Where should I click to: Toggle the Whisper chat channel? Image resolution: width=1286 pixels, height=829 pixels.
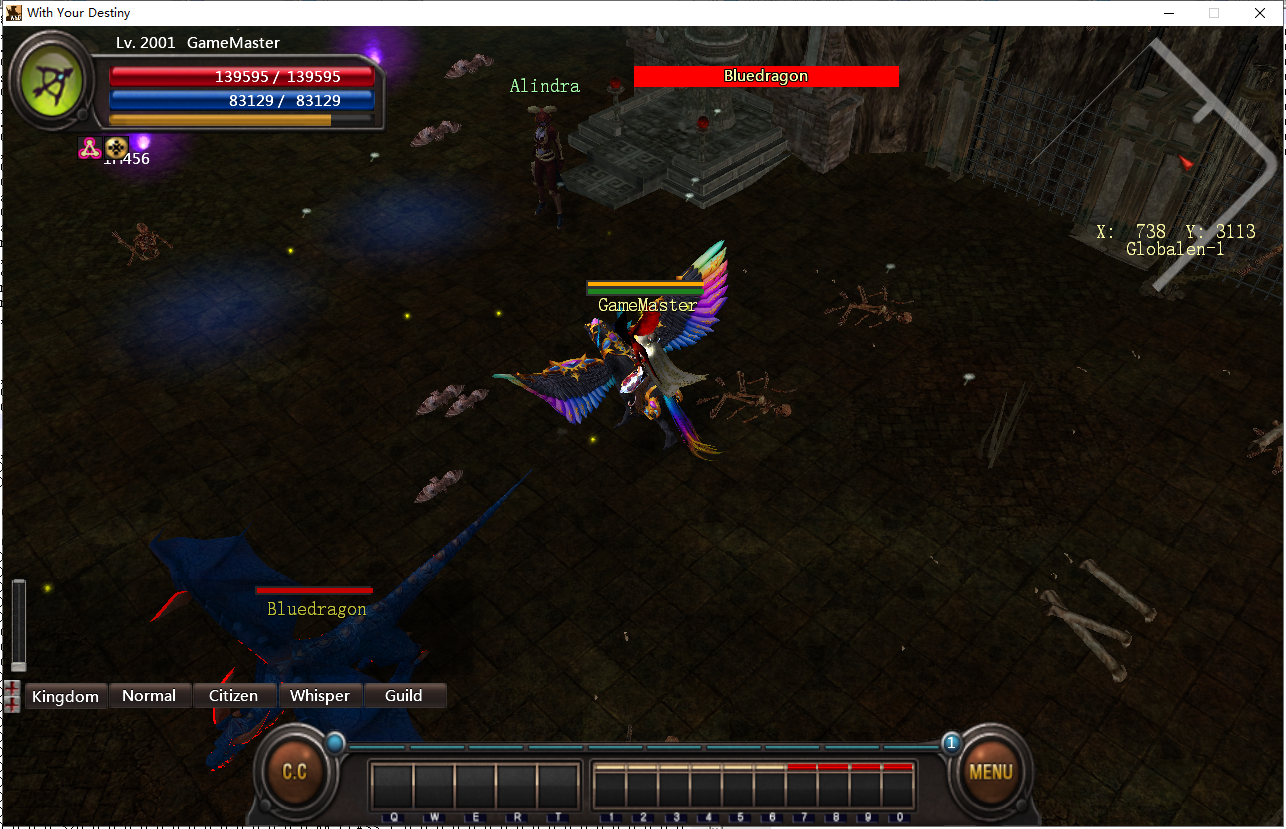point(321,695)
